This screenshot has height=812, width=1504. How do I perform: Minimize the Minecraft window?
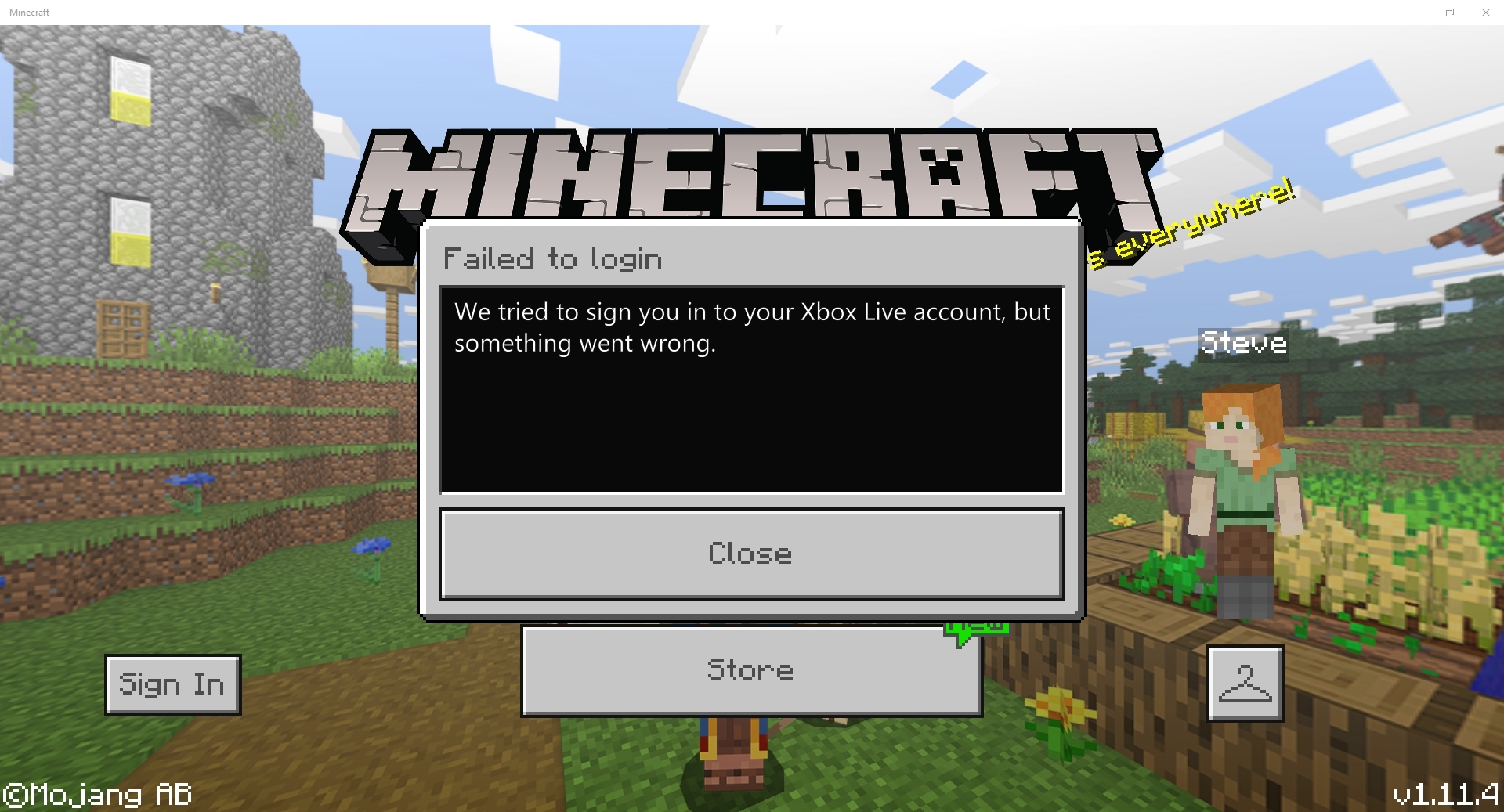pos(1413,12)
